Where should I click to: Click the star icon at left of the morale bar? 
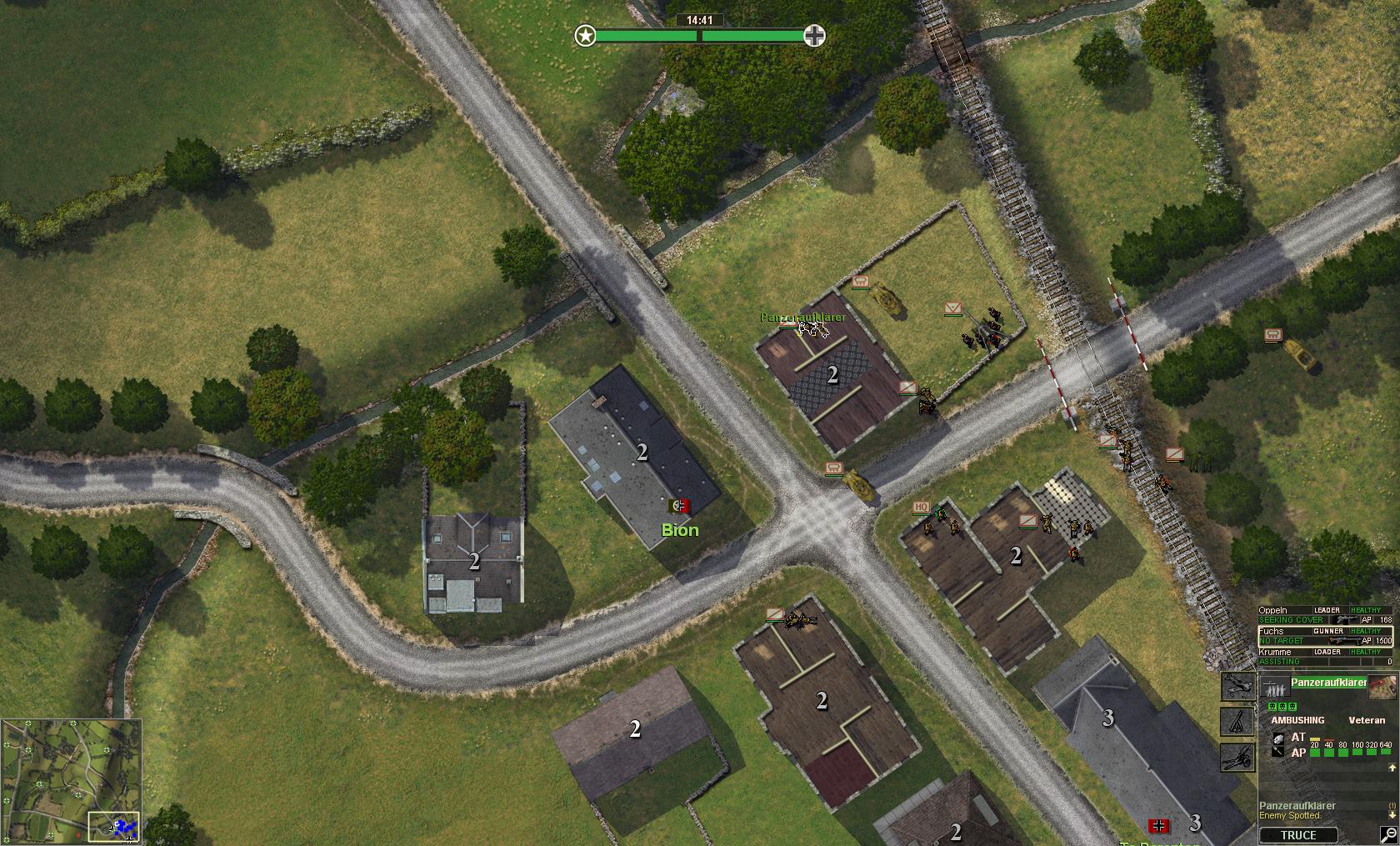click(585, 36)
